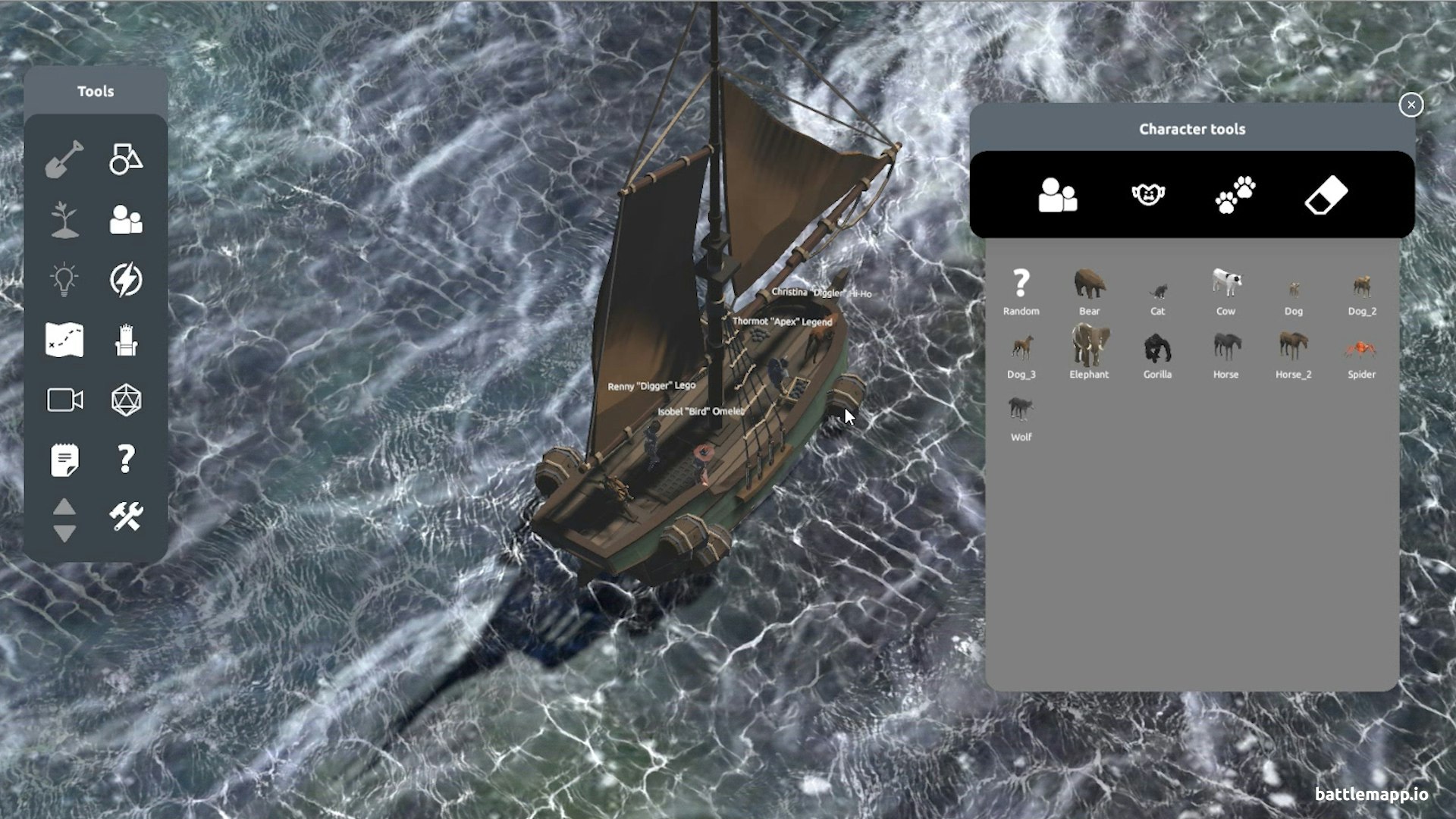Screen dimensions: 1456x819
Task: Open the d20 dice roller
Action: pos(126,397)
